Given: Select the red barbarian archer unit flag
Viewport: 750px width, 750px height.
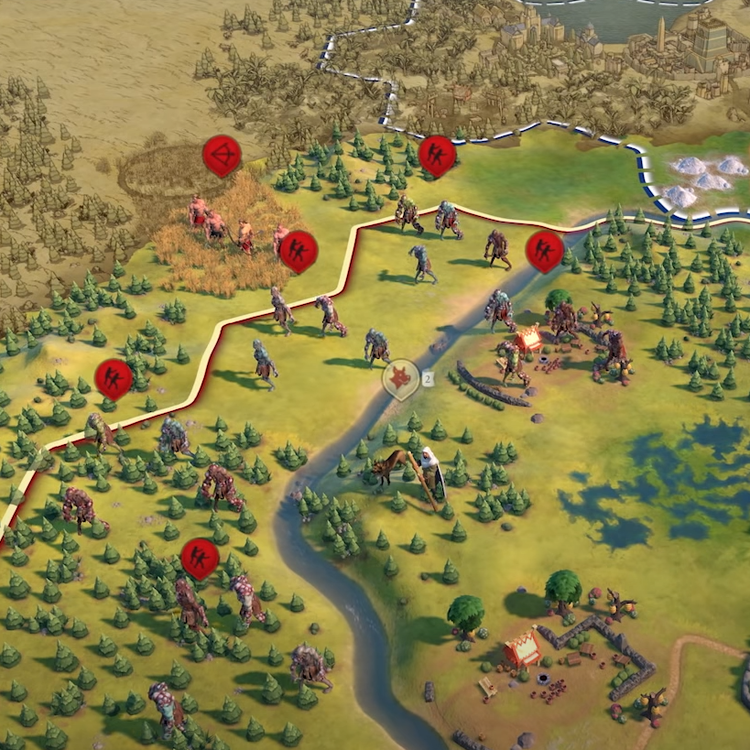Looking at the screenshot, I should 221,156.
